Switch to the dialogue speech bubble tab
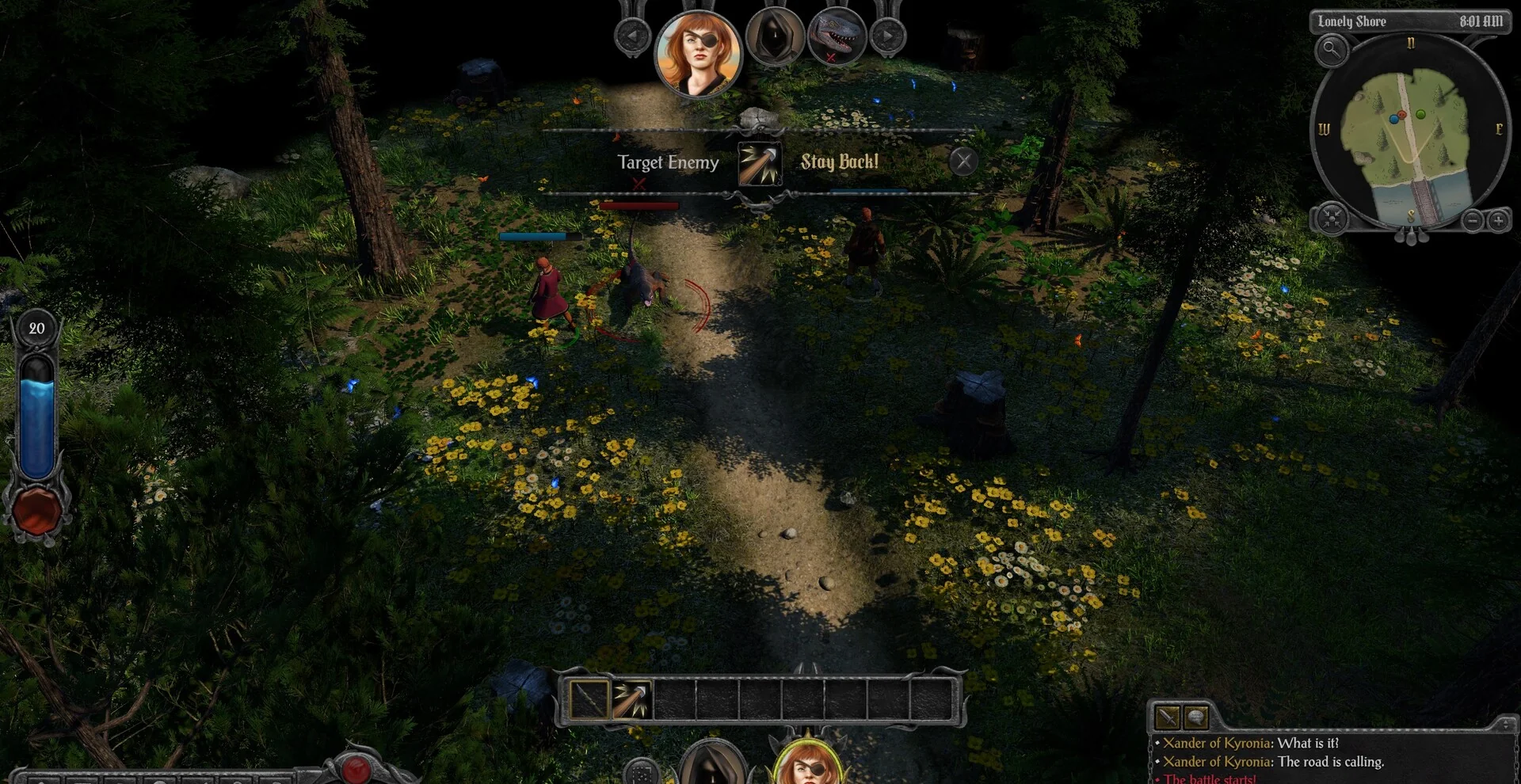1521x784 pixels. point(1195,717)
